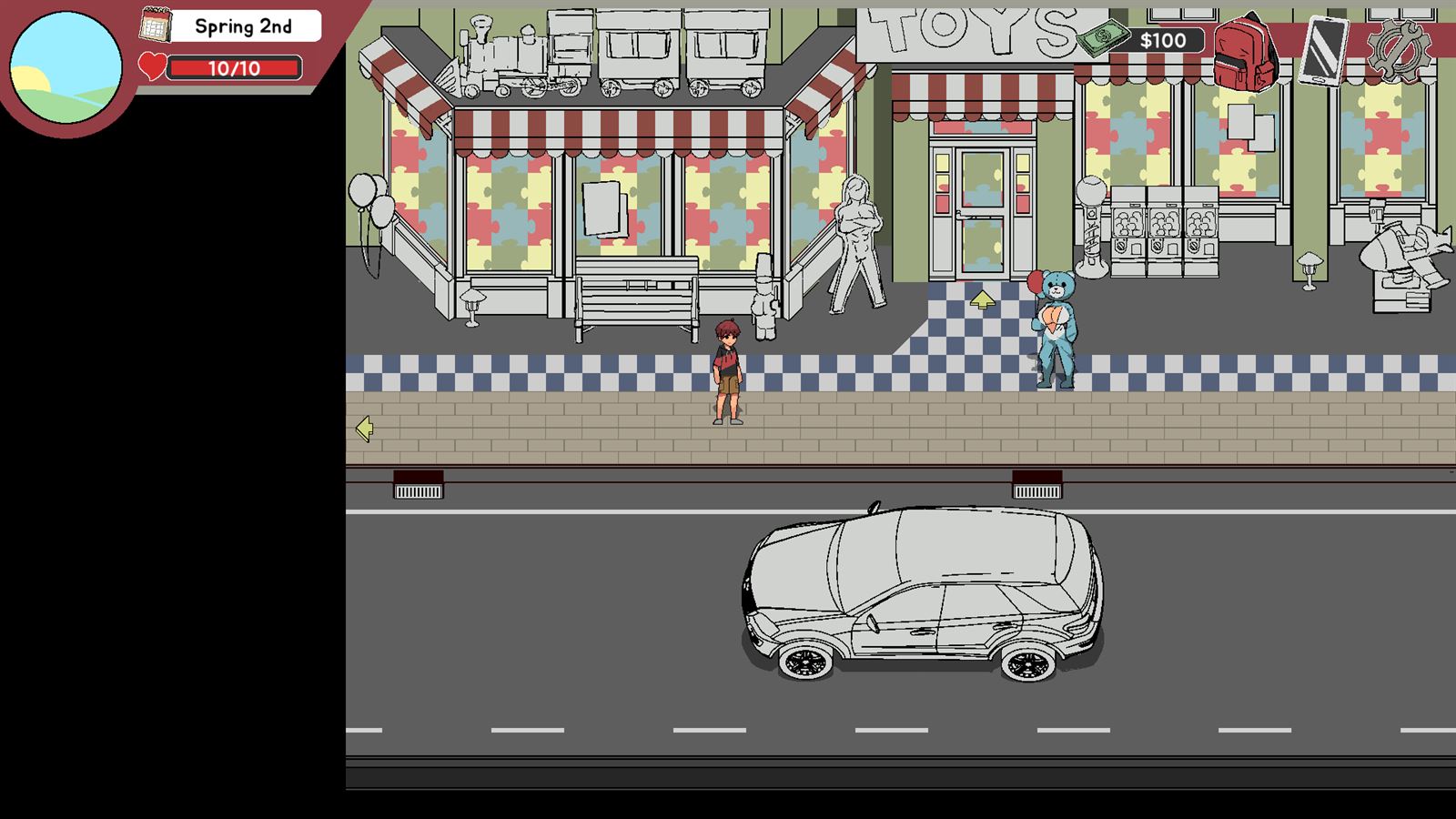The image size is (1456, 819).
Task: Click the heart icon next to the health bar
Action: pyautogui.click(x=152, y=65)
